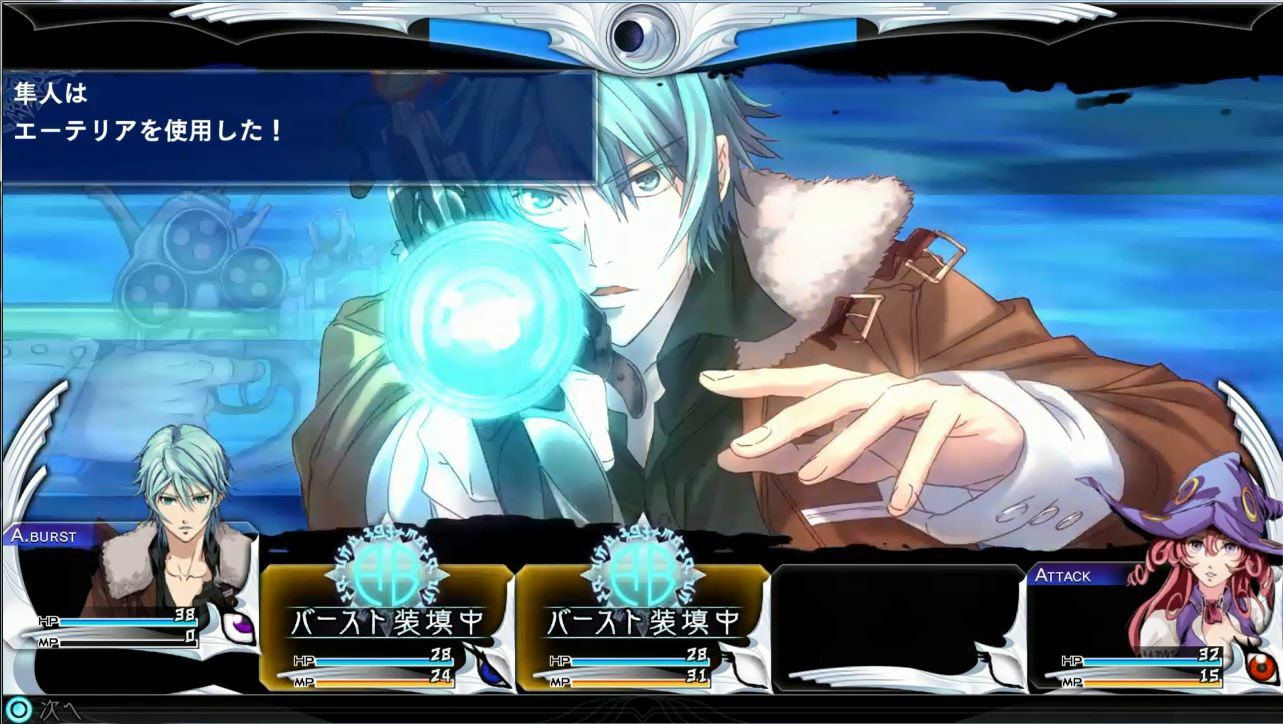Image resolution: width=1283 pixels, height=724 pixels.
Task: Switch to the Attack command tab
Action: point(1065,575)
